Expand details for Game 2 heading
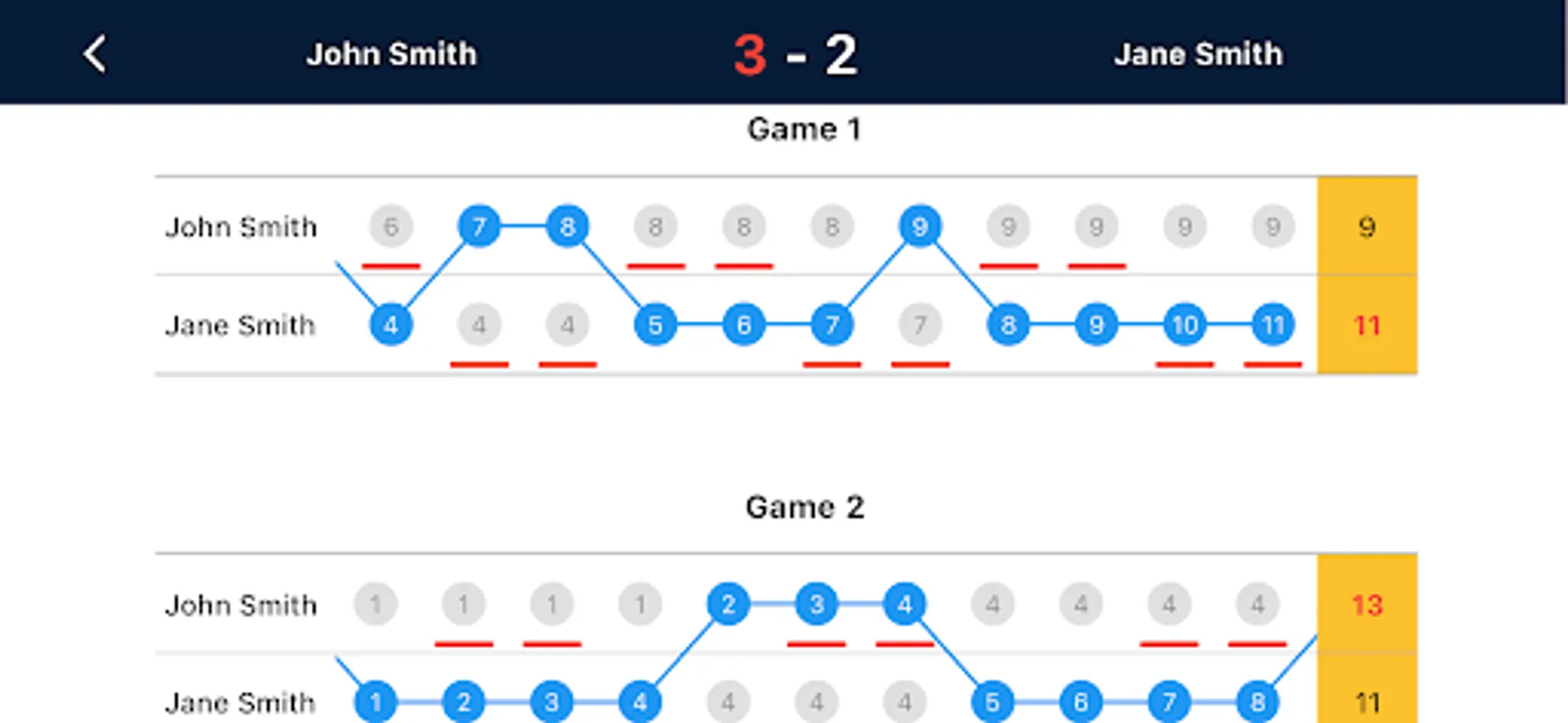The image size is (1568, 723). [x=805, y=507]
